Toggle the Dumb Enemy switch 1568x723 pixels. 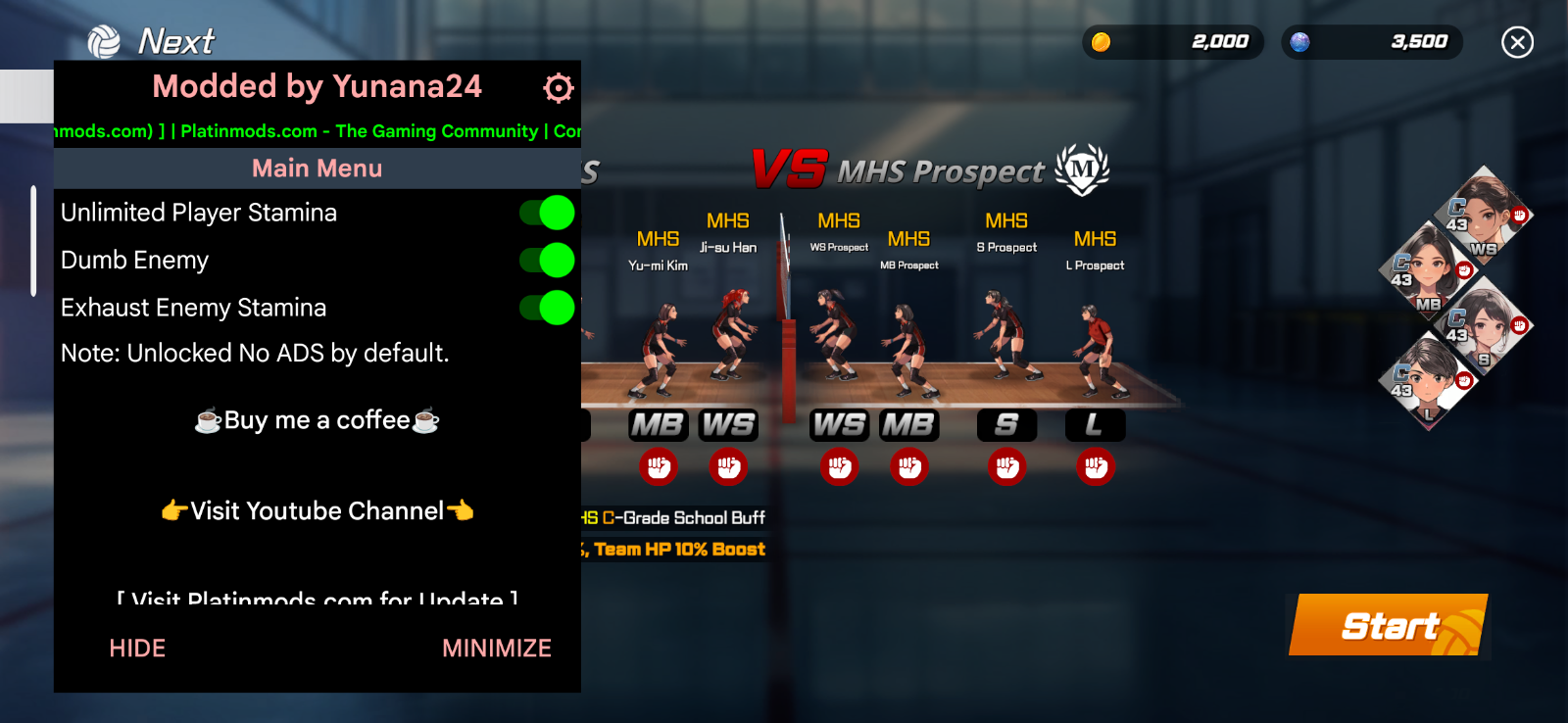(547, 261)
